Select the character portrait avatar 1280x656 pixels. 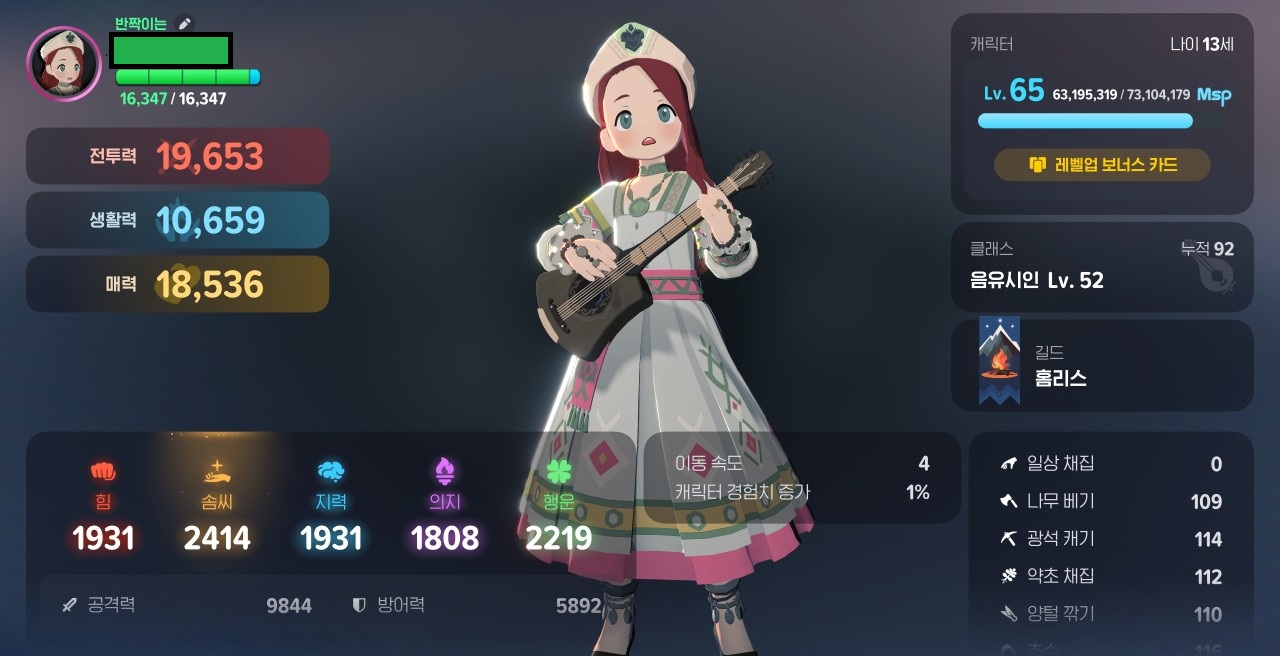[x=64, y=63]
